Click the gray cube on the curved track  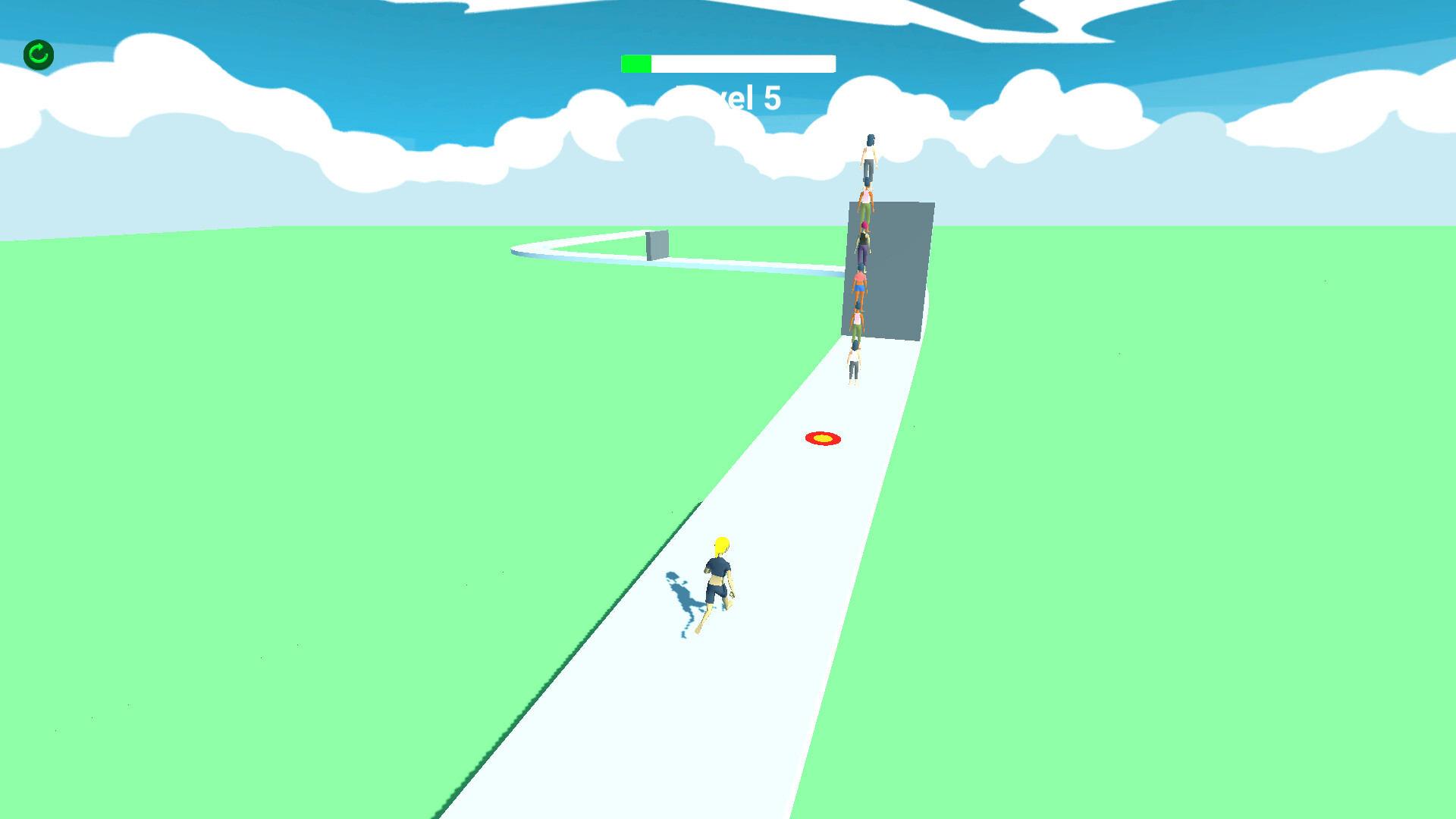pos(657,244)
